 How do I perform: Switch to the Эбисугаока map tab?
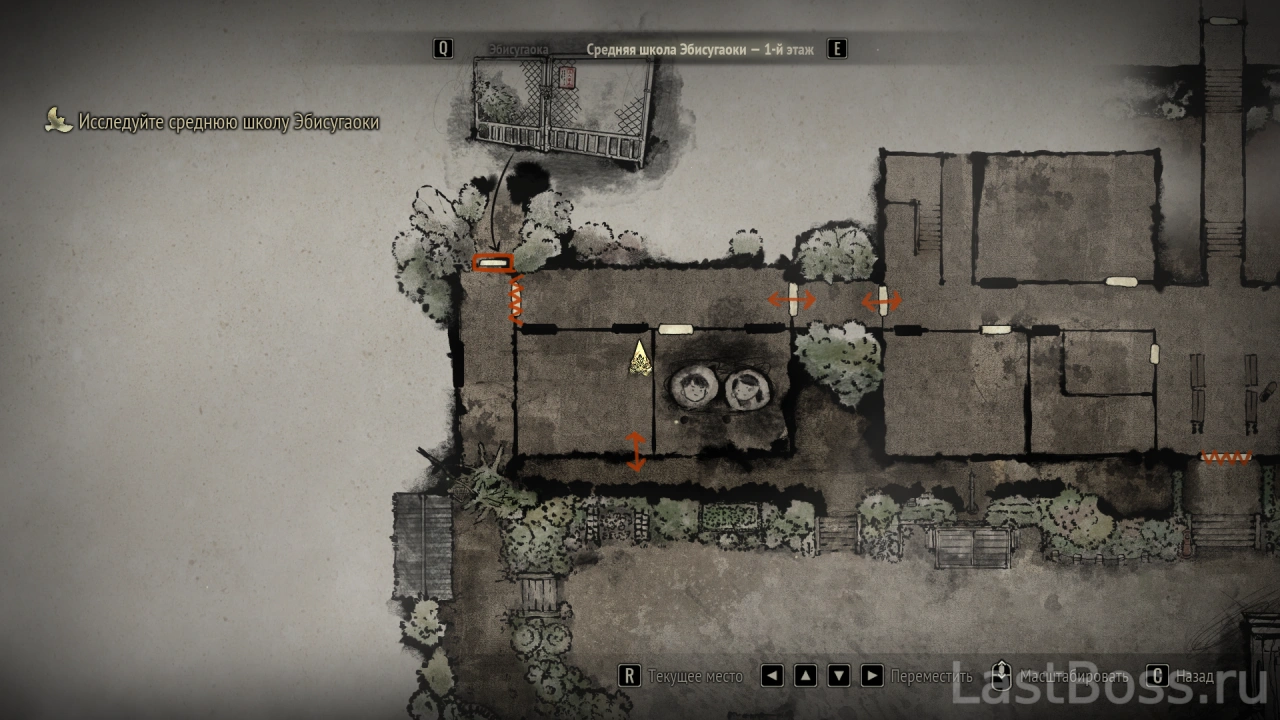pos(518,49)
